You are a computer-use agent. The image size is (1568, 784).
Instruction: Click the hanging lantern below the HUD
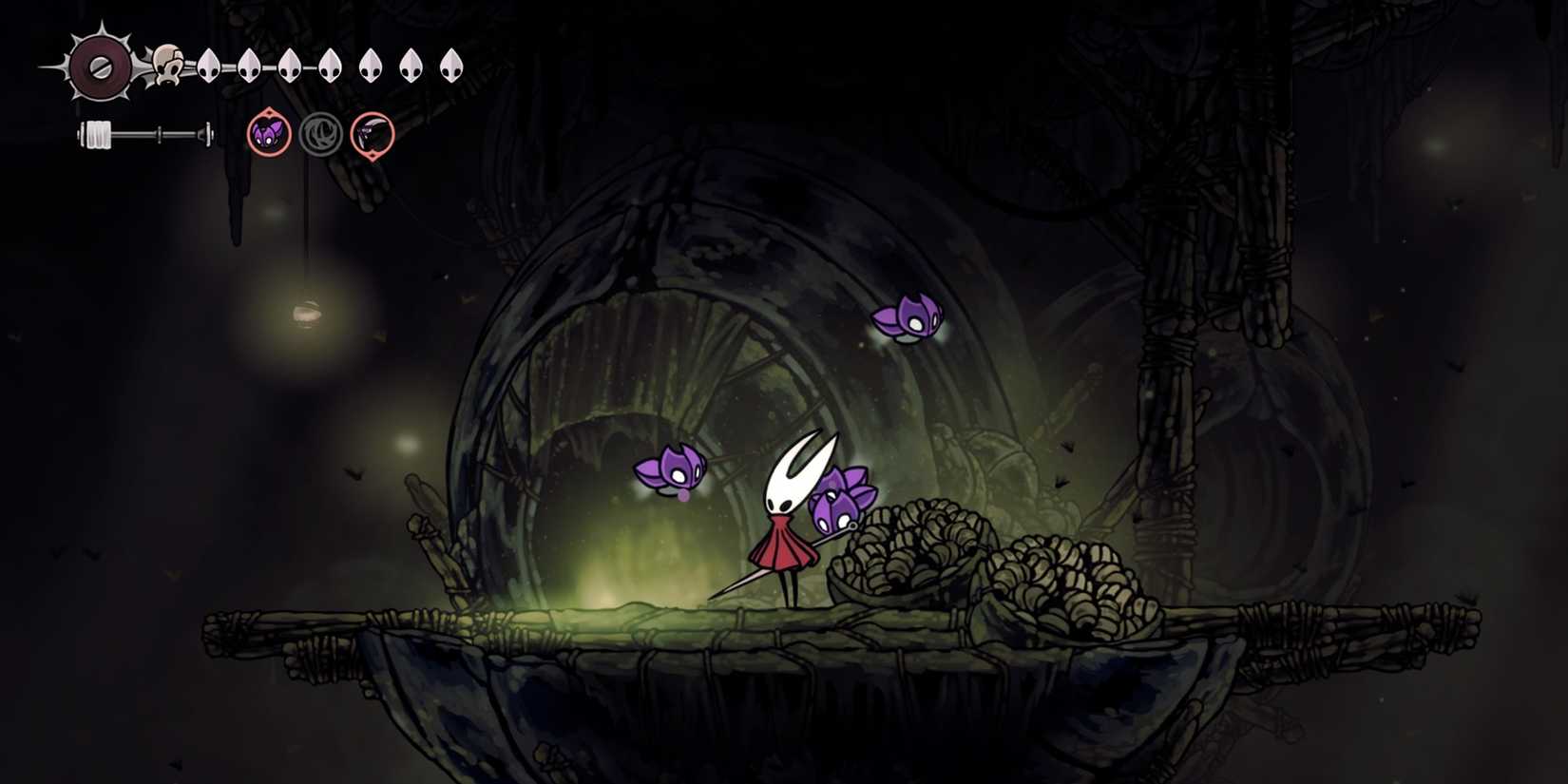pos(307,314)
